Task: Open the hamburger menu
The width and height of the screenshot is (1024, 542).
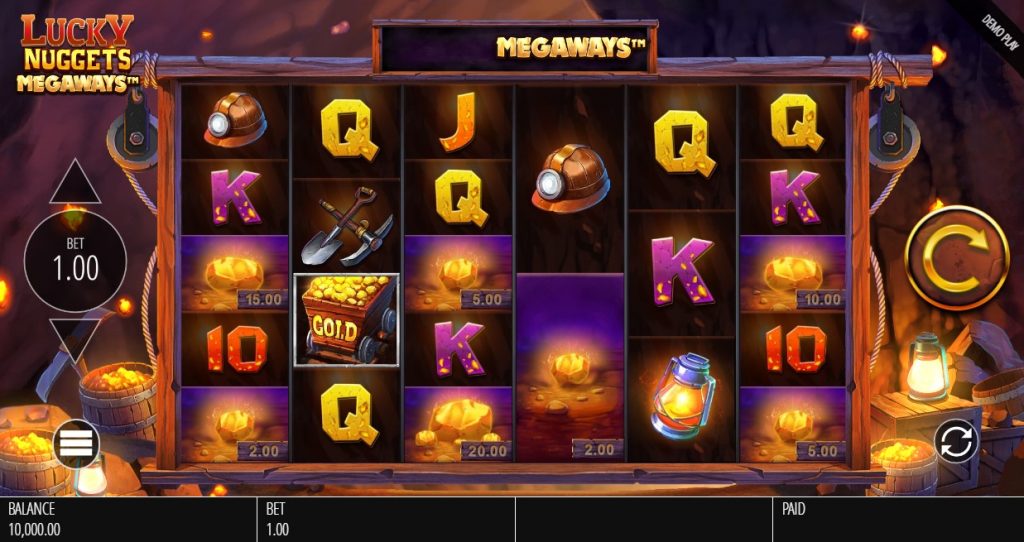Action: coord(76,443)
